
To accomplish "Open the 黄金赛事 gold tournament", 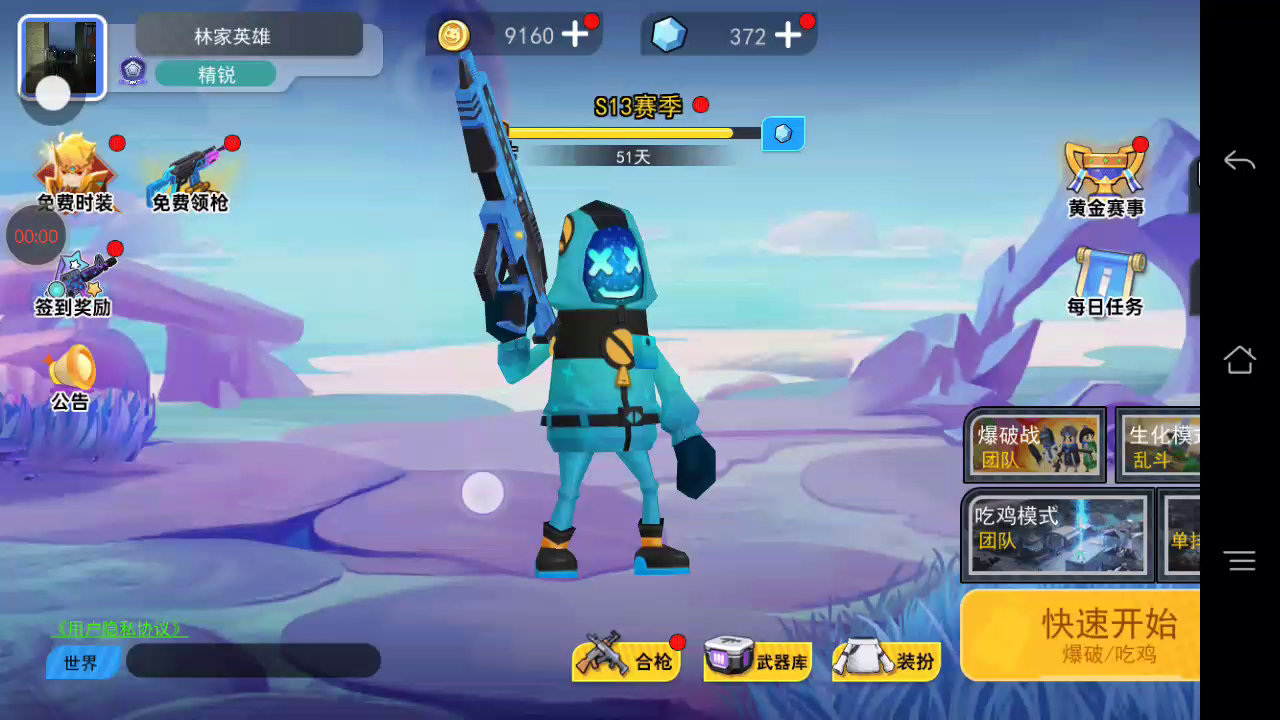I will [1105, 178].
